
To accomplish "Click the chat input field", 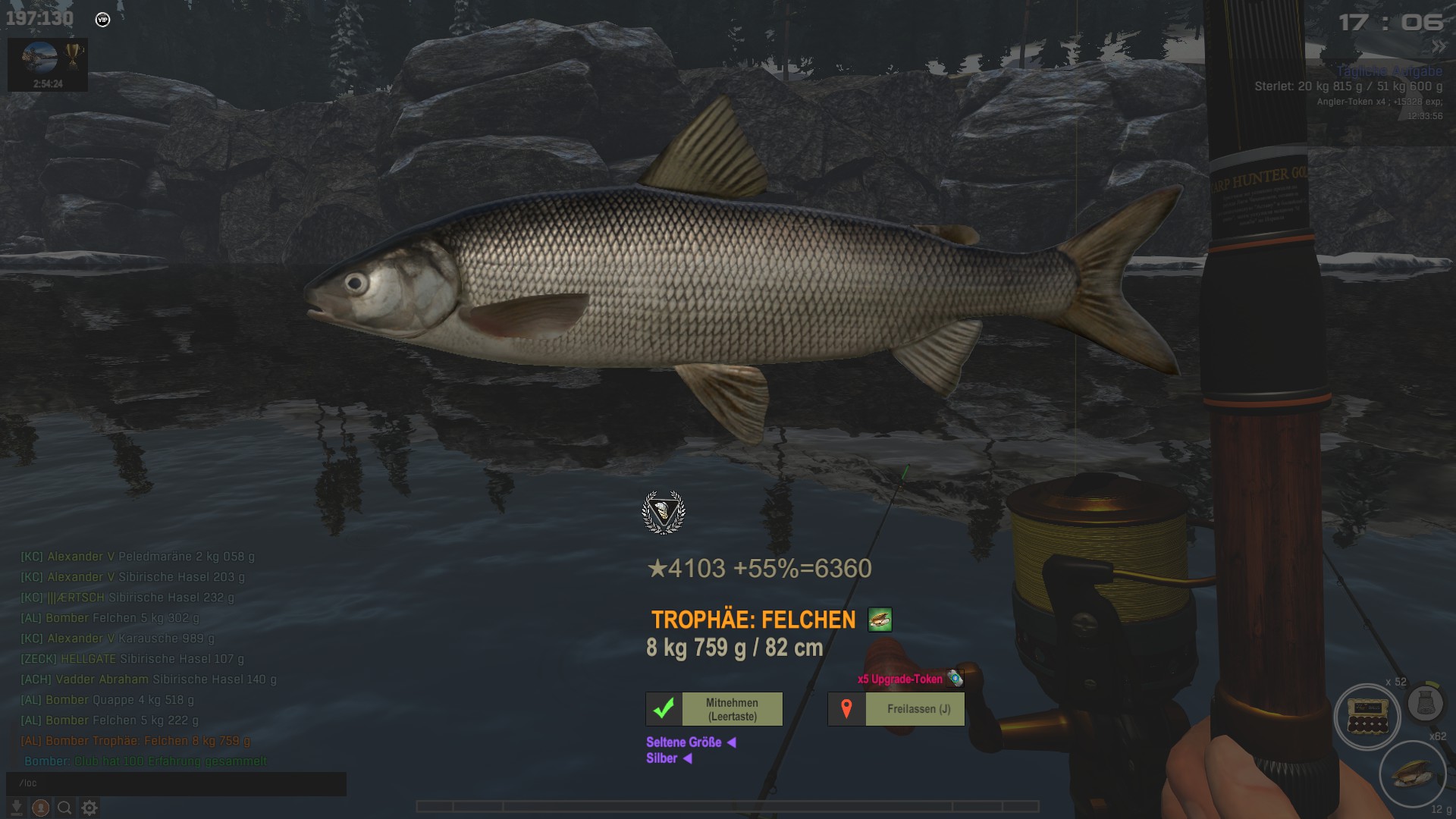I will point(176,783).
